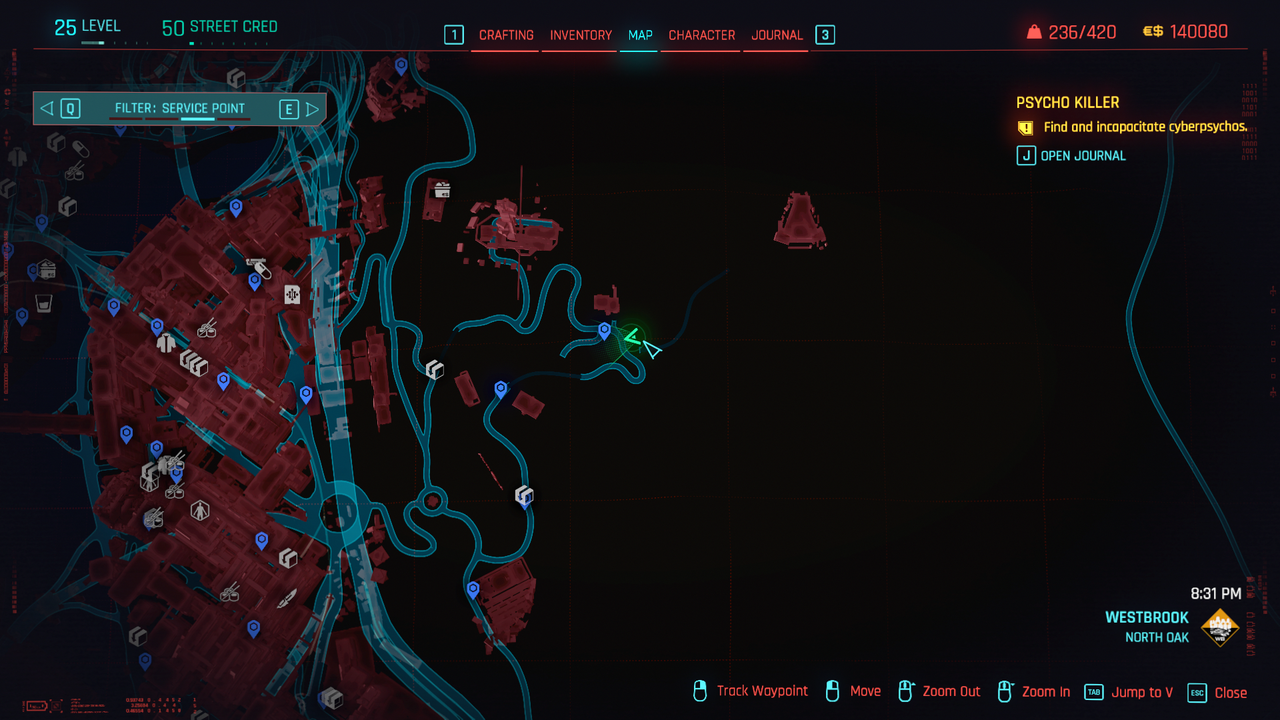Viewport: 1280px width, 720px height.
Task: Go to the Character tab
Action: [701, 35]
